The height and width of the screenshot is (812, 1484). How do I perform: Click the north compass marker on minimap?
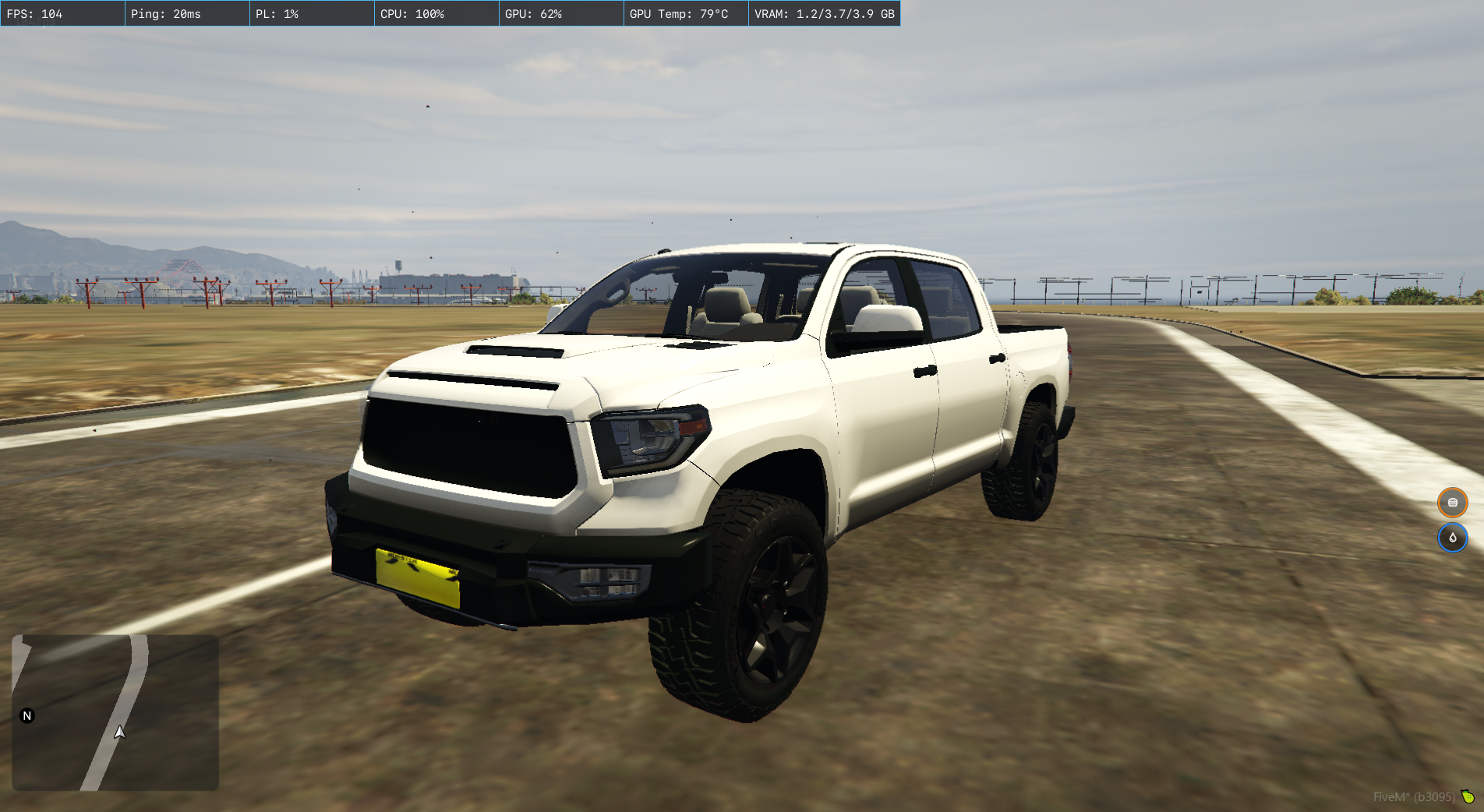click(27, 715)
